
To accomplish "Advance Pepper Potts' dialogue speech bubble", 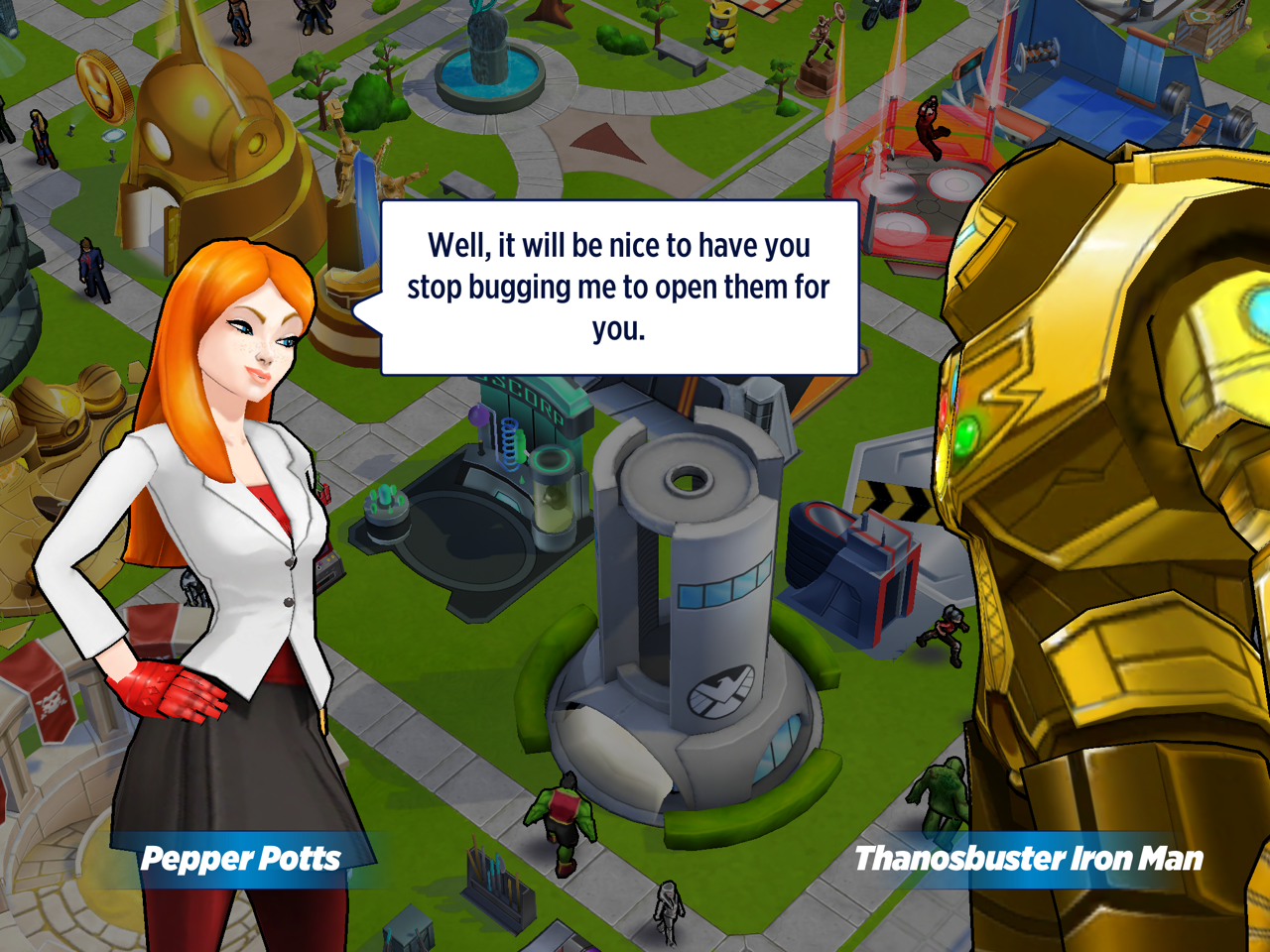I will 619,288.
